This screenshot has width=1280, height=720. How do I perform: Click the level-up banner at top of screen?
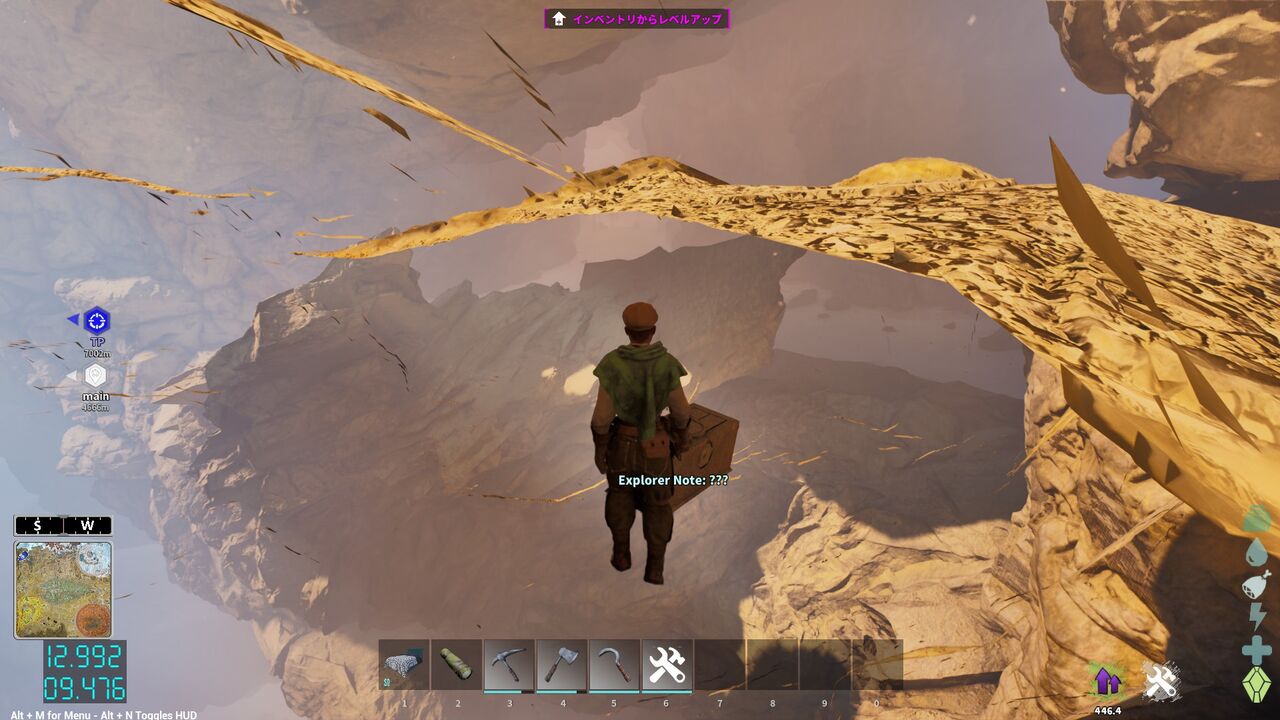(x=640, y=16)
